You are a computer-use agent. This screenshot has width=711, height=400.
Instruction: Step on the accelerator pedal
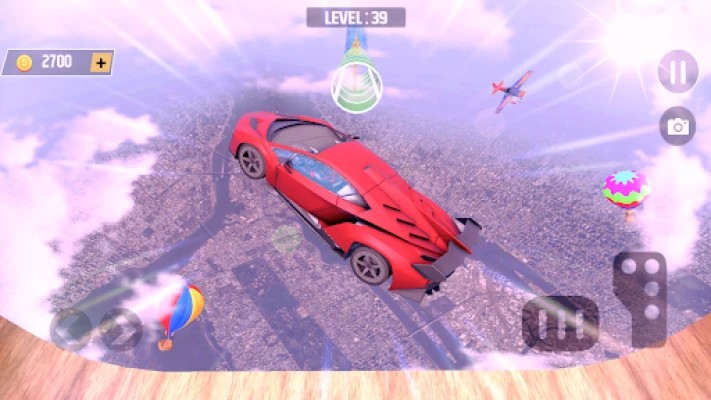[x=639, y=297]
